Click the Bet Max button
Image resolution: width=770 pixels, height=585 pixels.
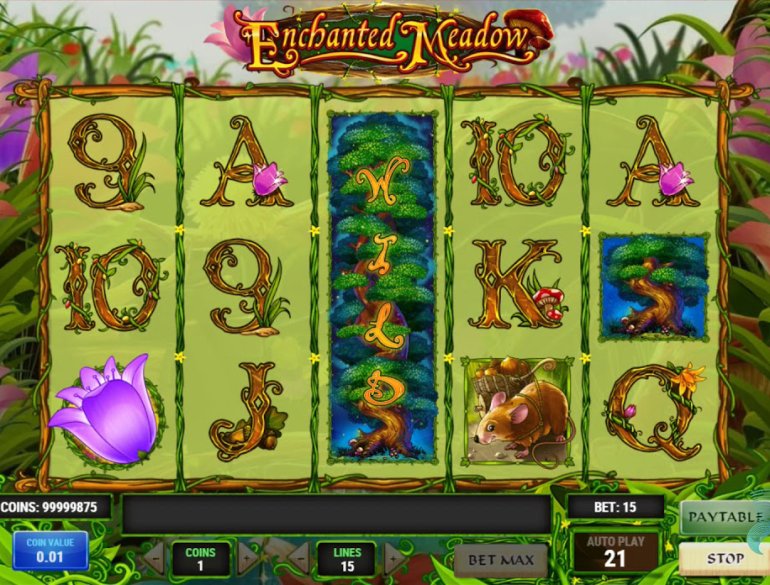click(500, 559)
